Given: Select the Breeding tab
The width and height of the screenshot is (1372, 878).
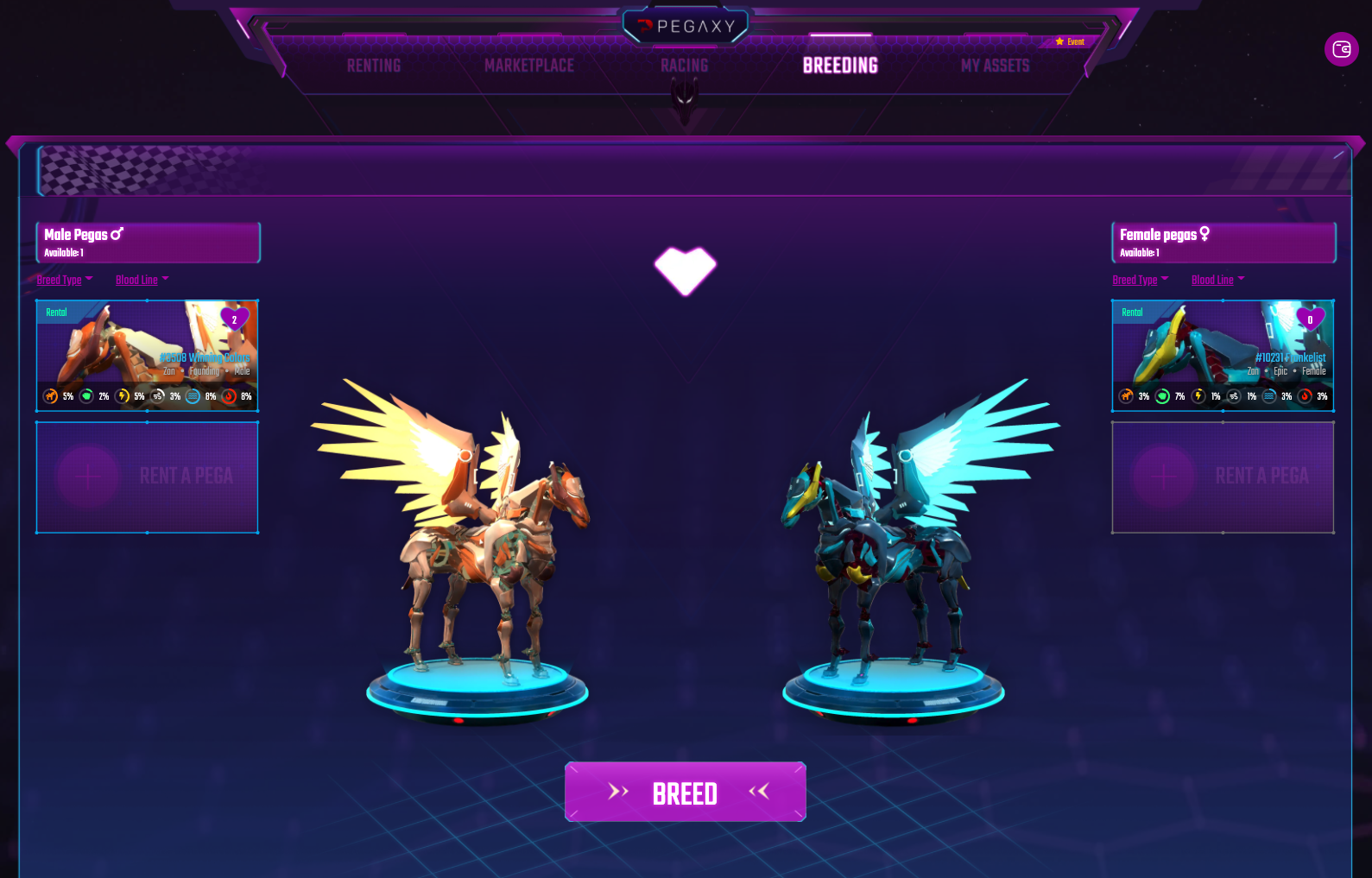Looking at the screenshot, I should coord(840,66).
